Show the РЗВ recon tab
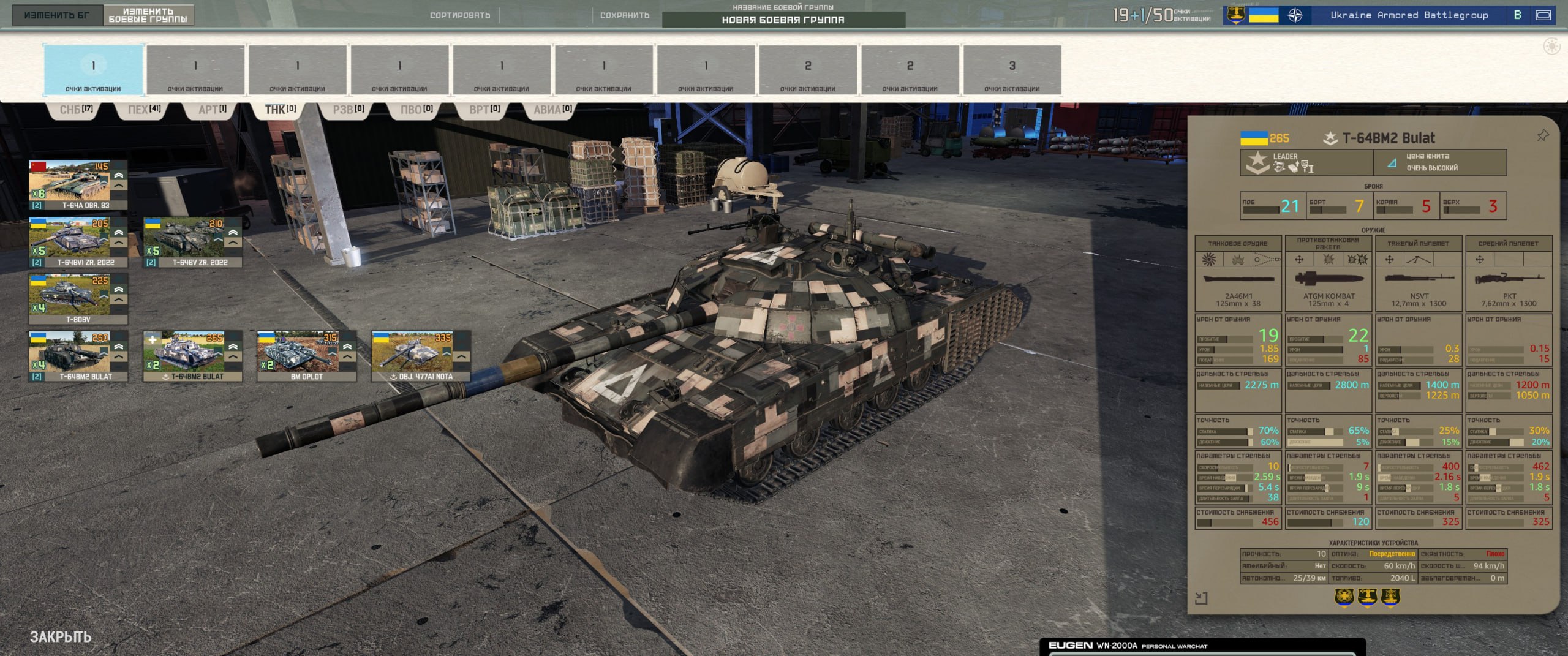The image size is (1568, 656). point(349,110)
